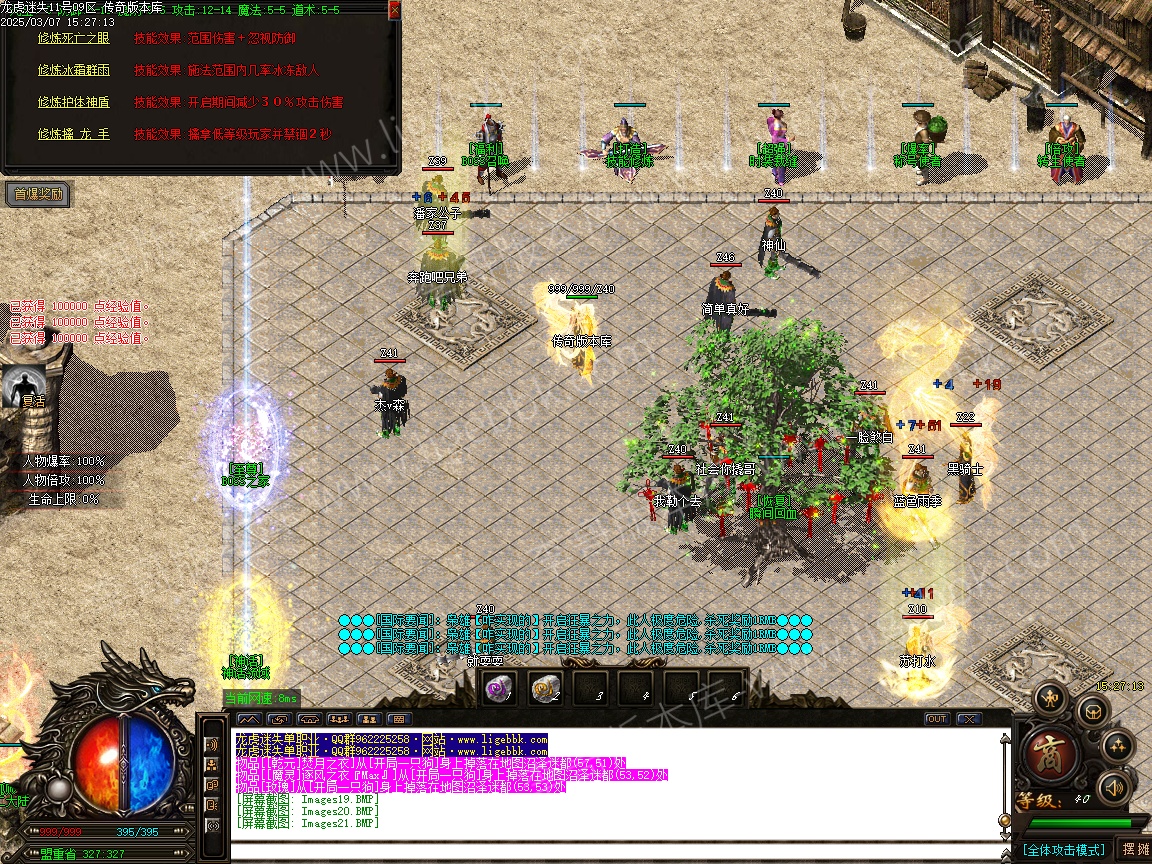
Task: Select 修炼死亡之眼 skill training link
Action: click(73, 38)
